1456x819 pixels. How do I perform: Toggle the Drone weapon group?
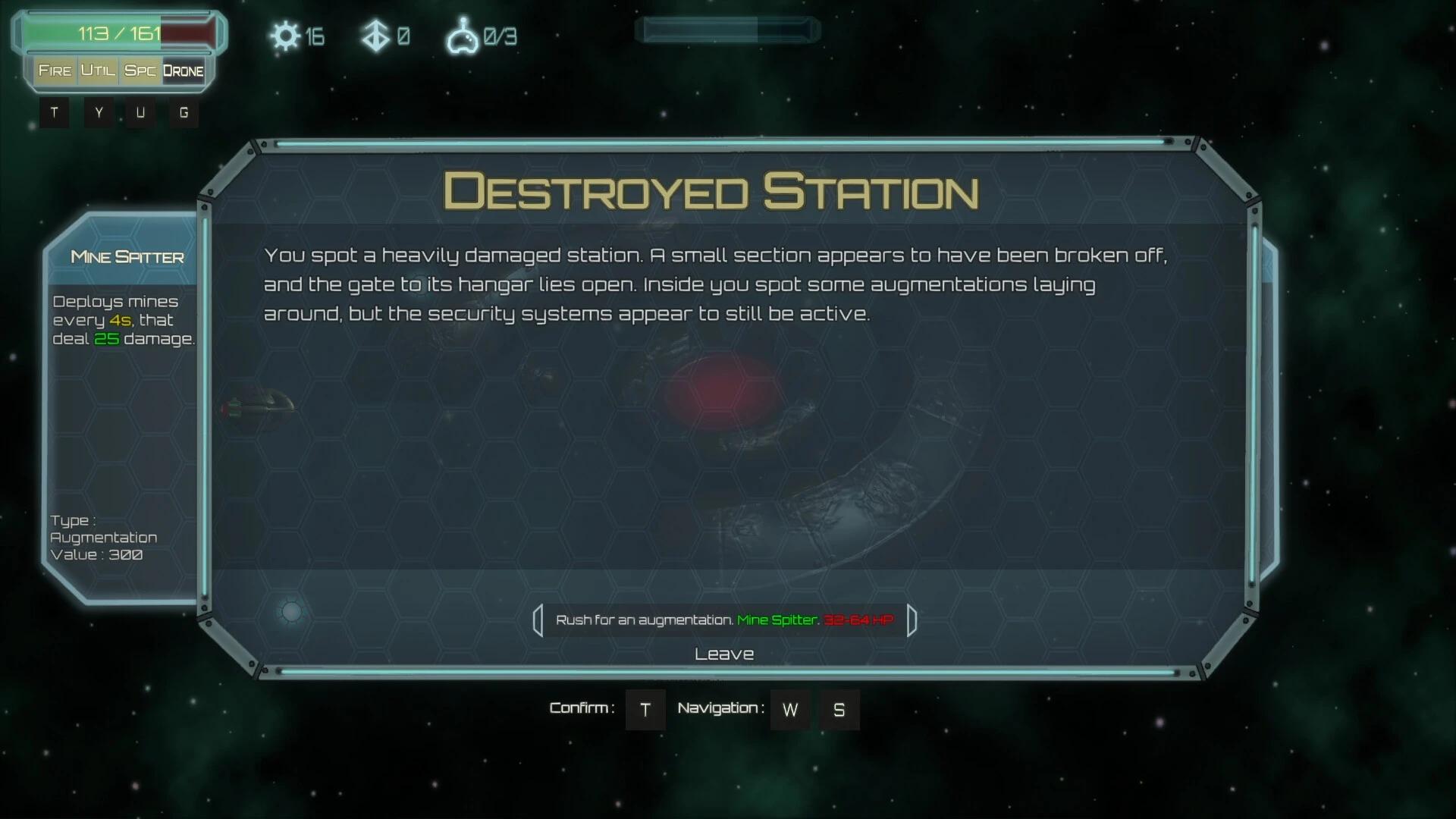tap(184, 71)
